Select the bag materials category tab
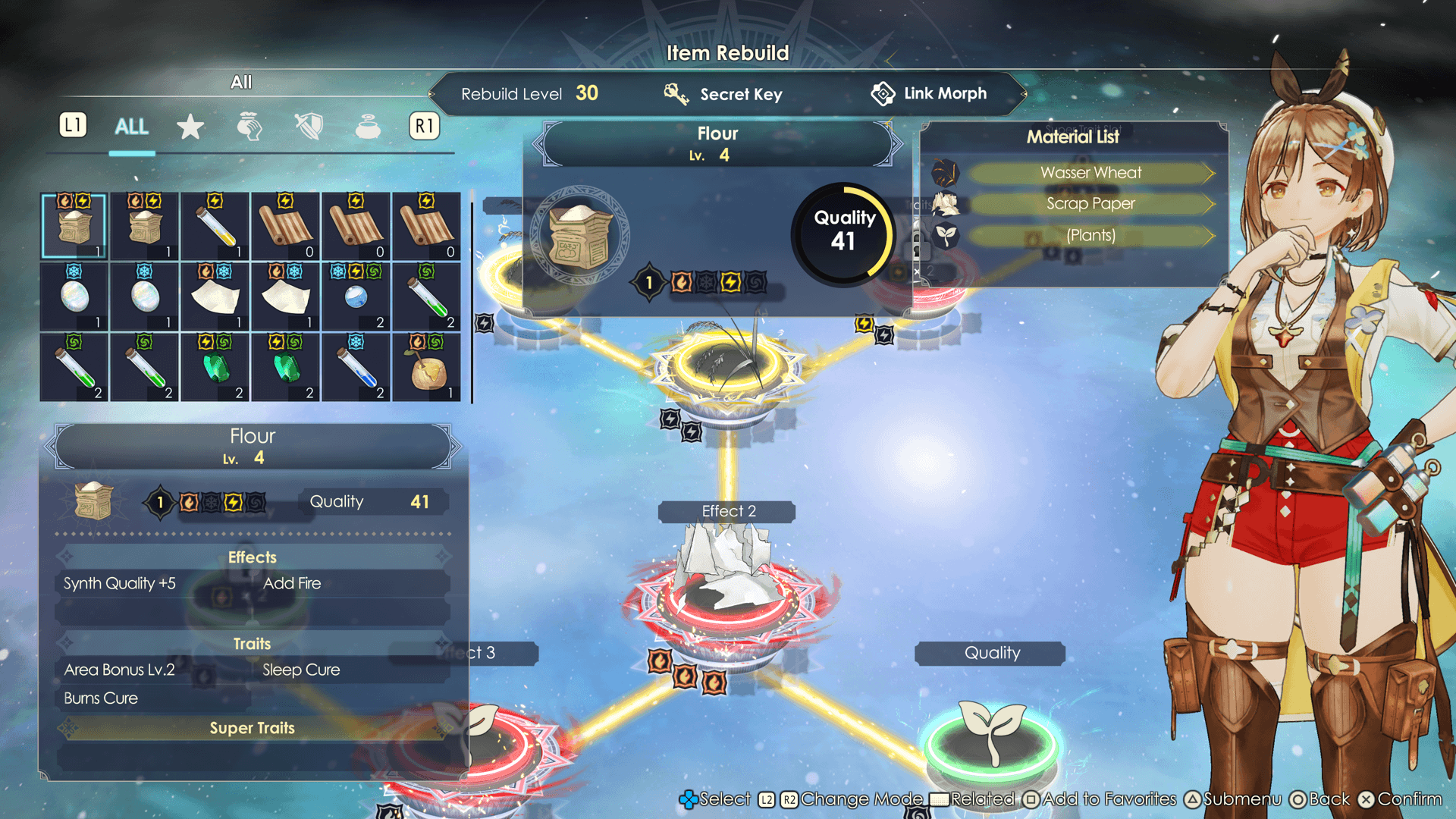1456x819 pixels. tap(249, 127)
